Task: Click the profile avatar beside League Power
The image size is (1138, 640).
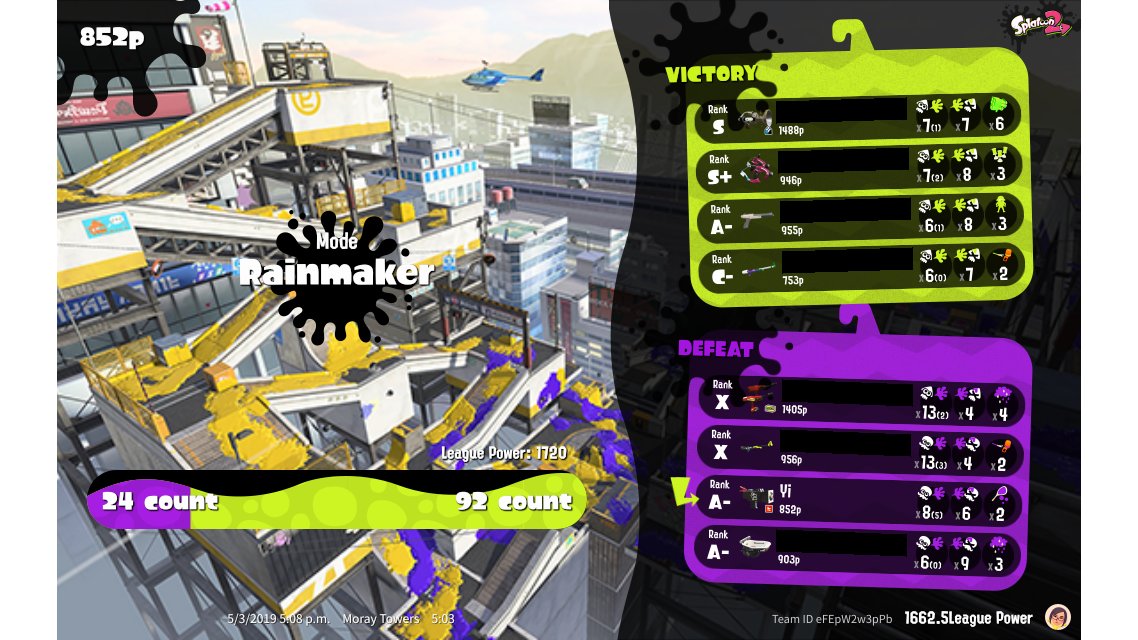Action: click(x=1056, y=617)
